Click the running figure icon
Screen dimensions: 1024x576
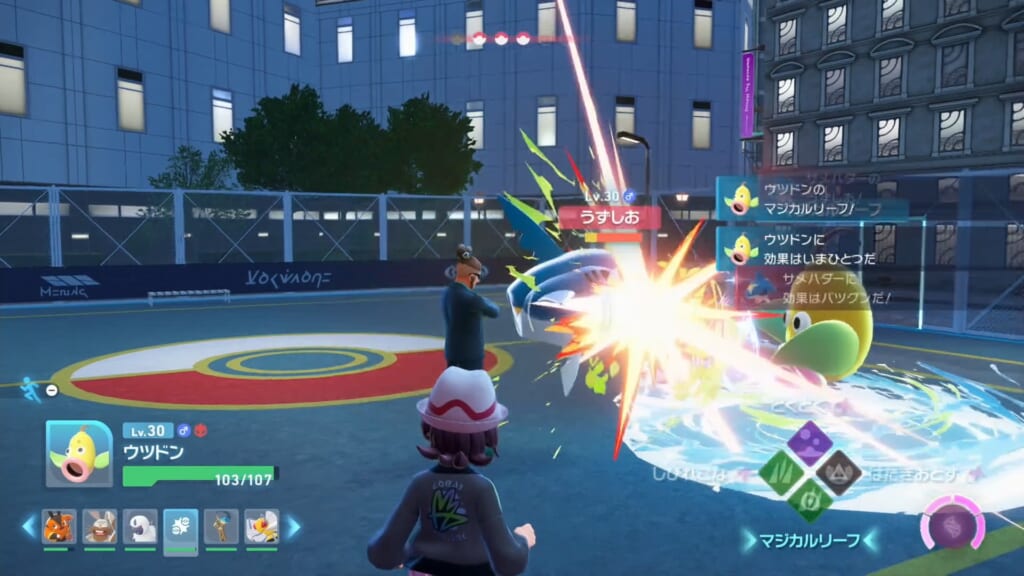[31, 390]
